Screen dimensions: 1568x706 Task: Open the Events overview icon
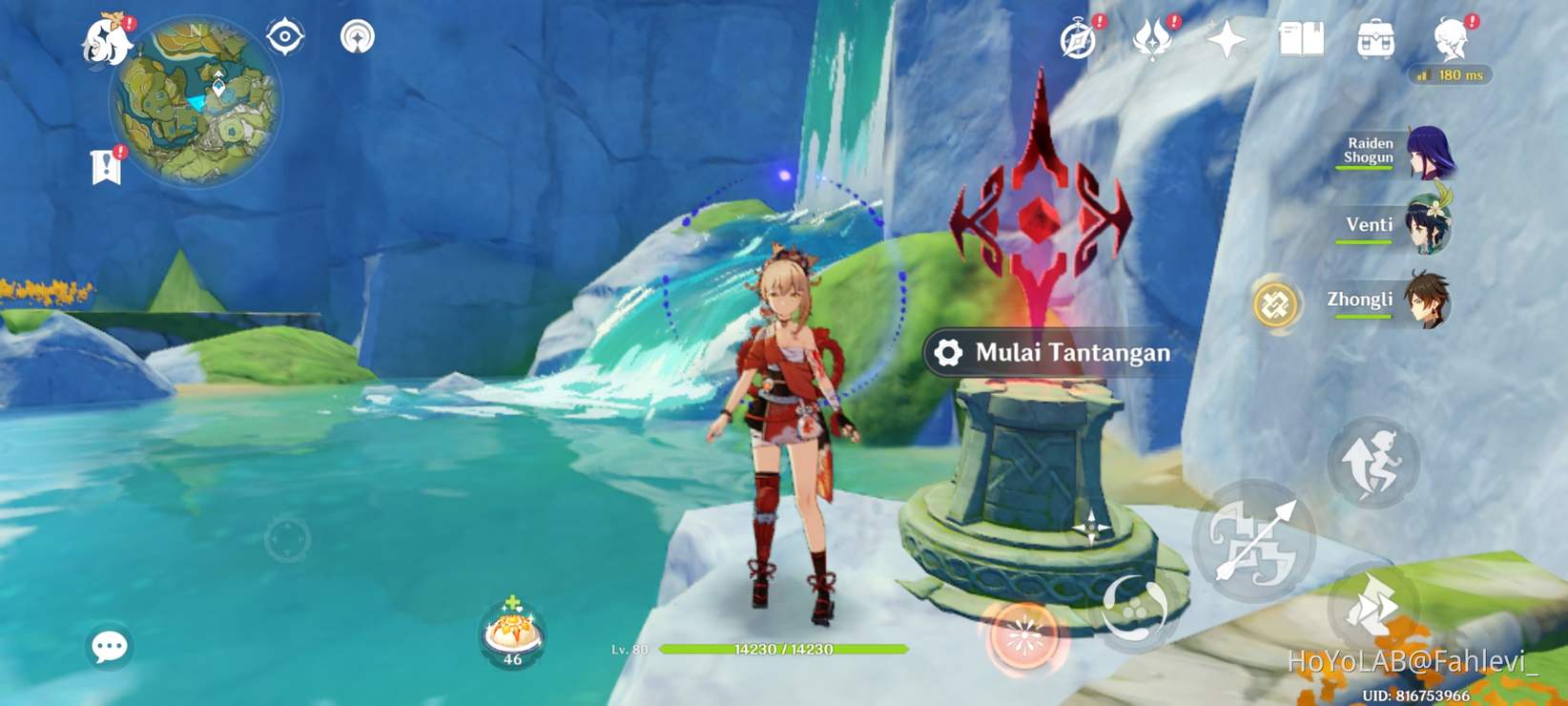click(1151, 38)
